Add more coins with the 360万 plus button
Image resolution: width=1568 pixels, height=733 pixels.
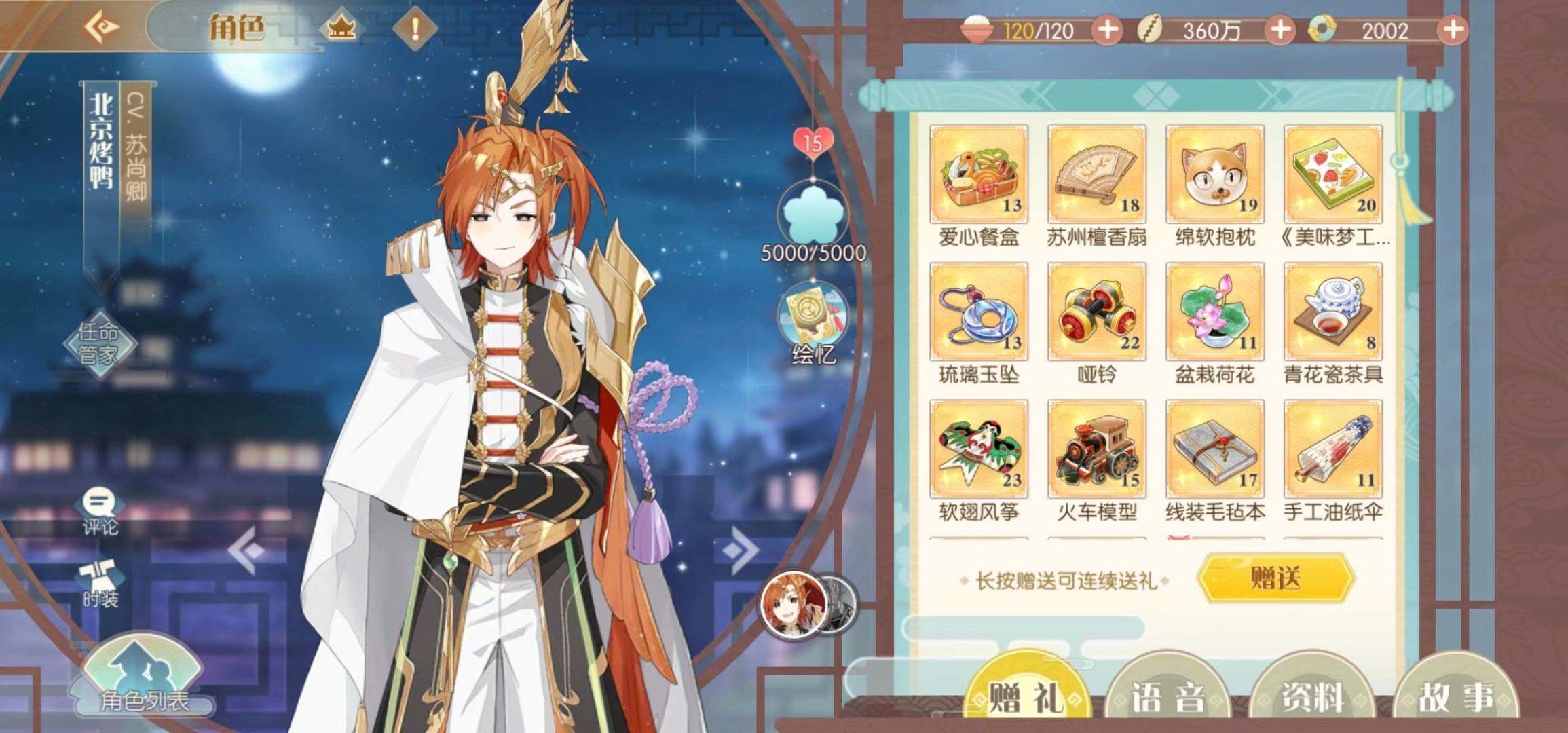pyautogui.click(x=1280, y=31)
